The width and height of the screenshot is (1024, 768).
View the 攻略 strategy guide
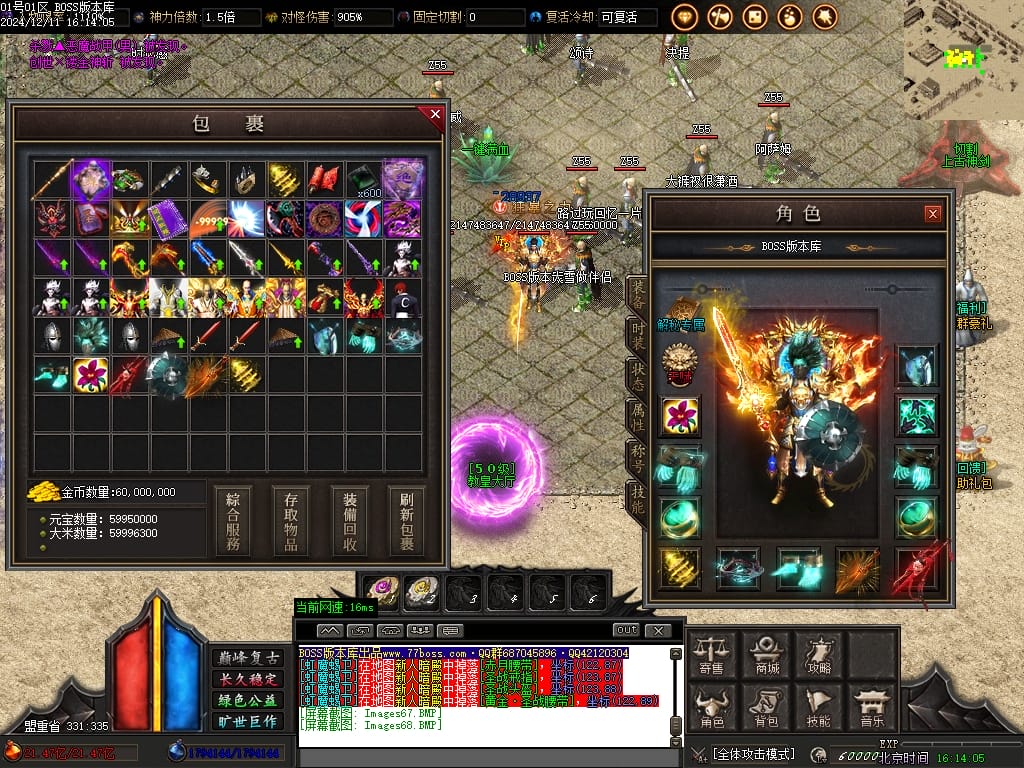point(820,653)
